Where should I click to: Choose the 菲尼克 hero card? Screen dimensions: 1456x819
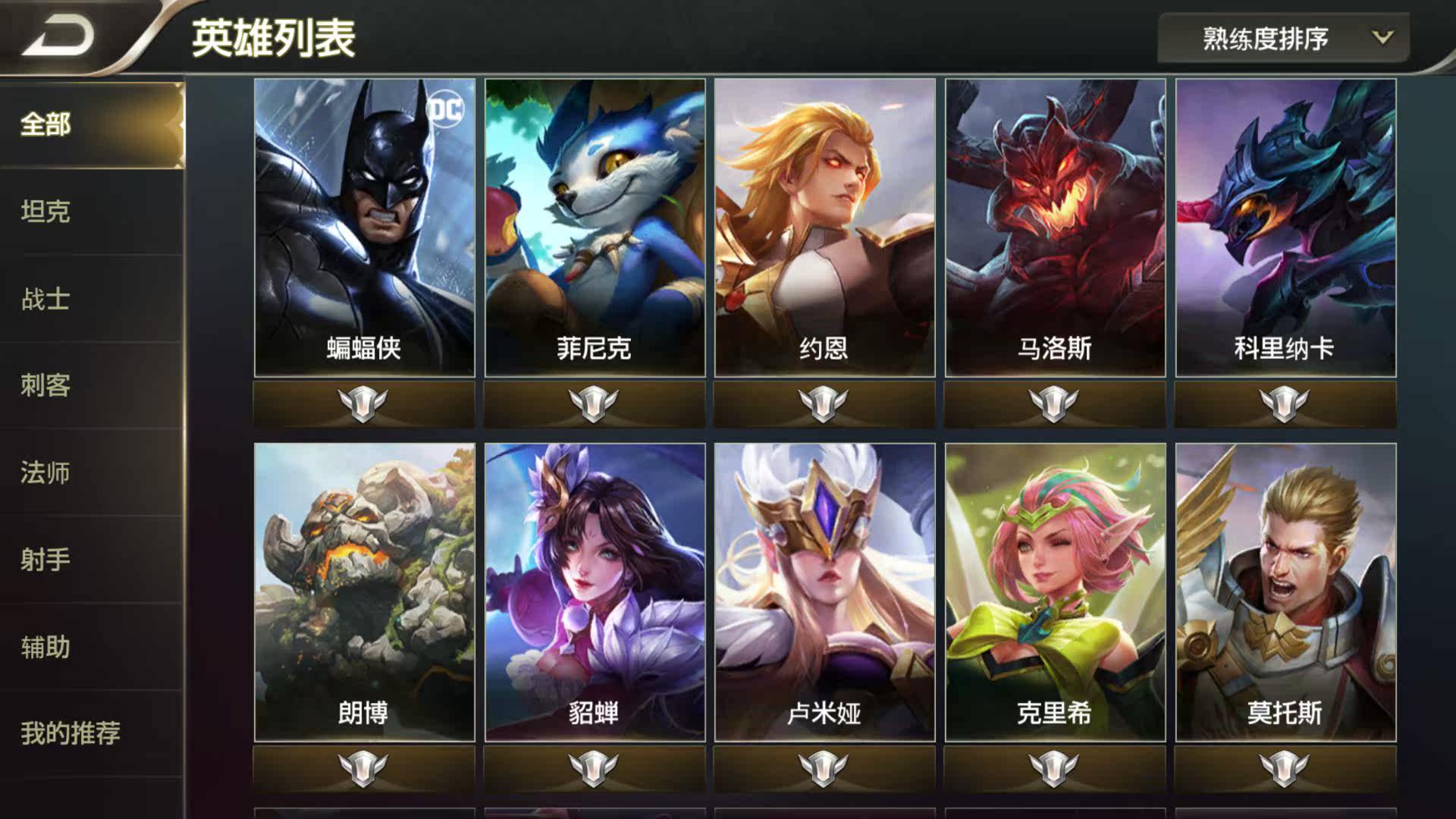tap(595, 227)
